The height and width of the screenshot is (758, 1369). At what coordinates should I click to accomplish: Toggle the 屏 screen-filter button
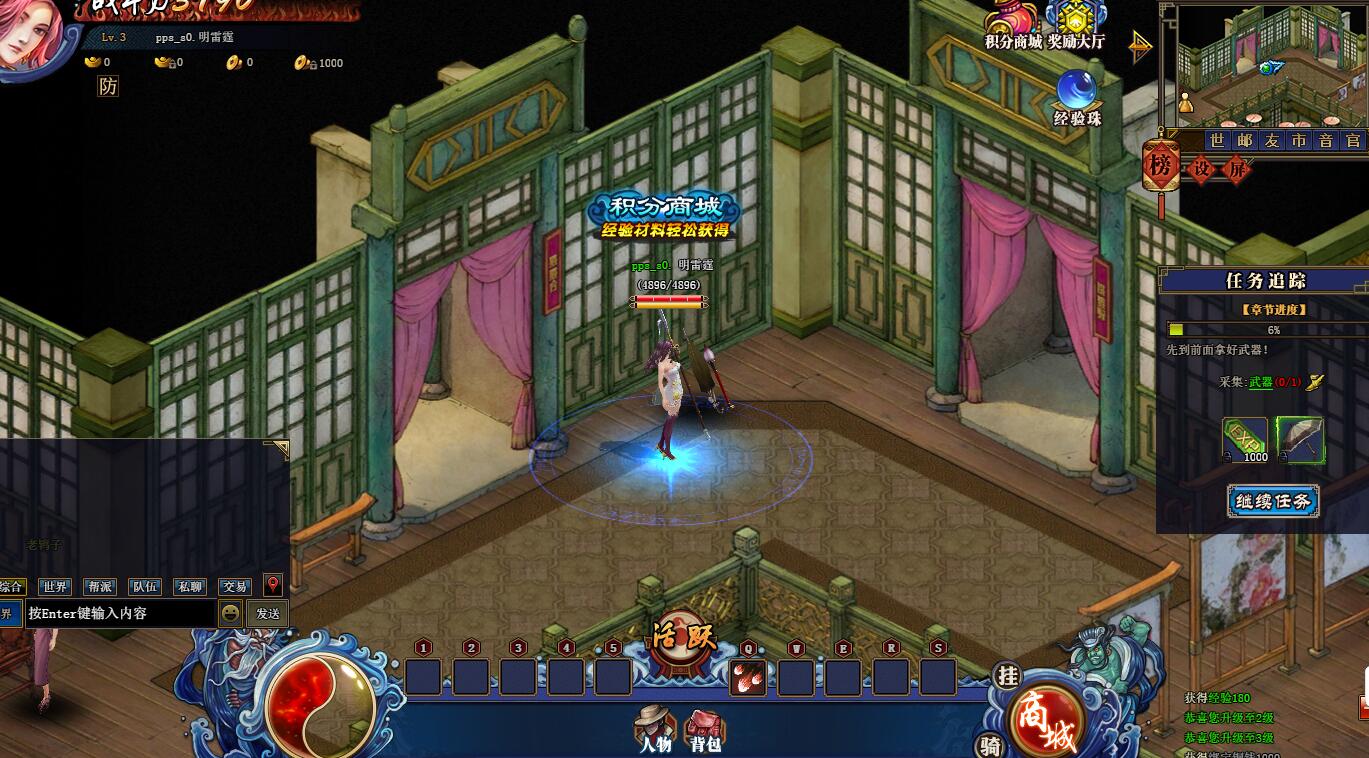point(1237,169)
